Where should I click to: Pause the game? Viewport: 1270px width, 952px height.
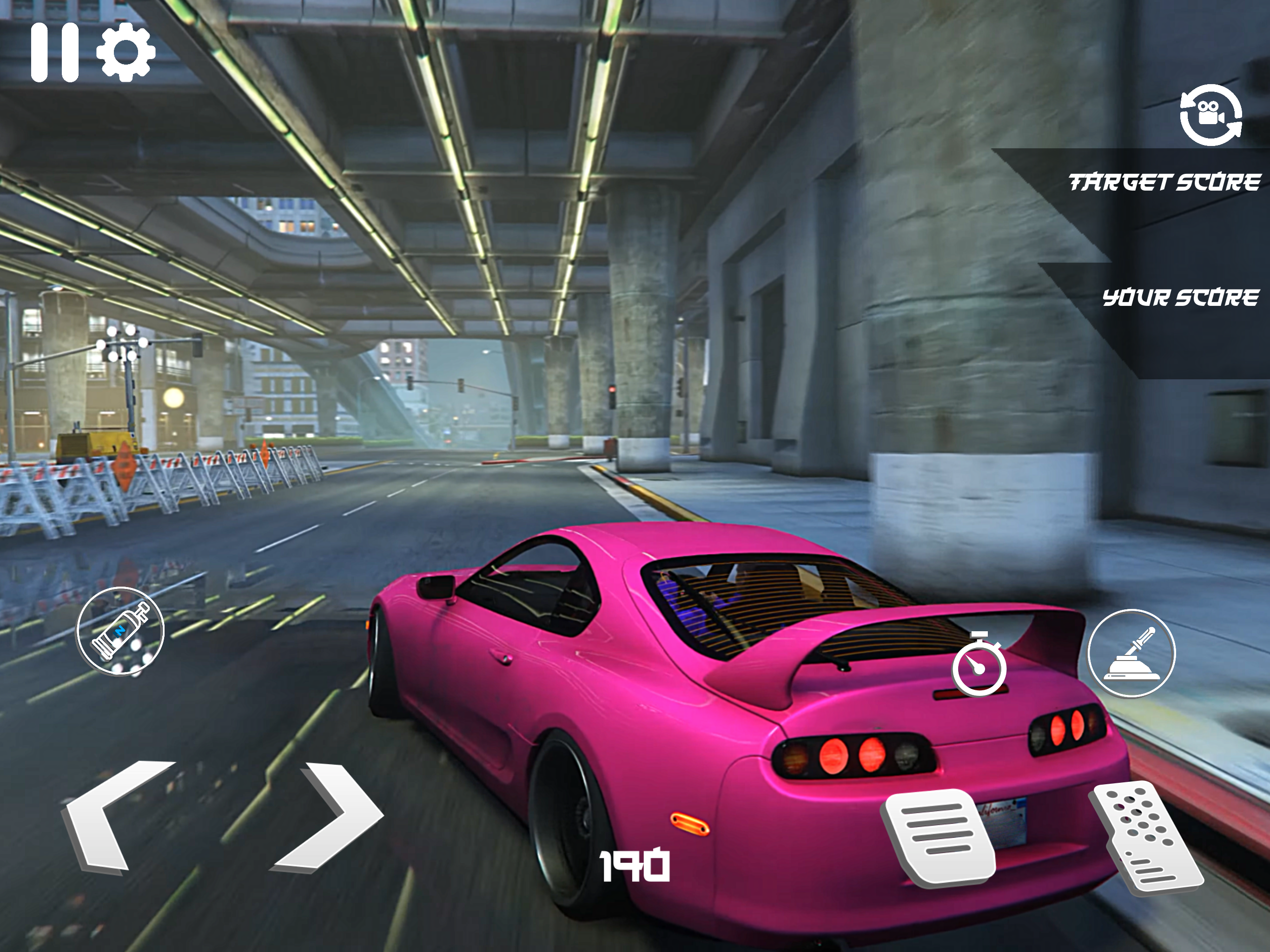click(54, 53)
